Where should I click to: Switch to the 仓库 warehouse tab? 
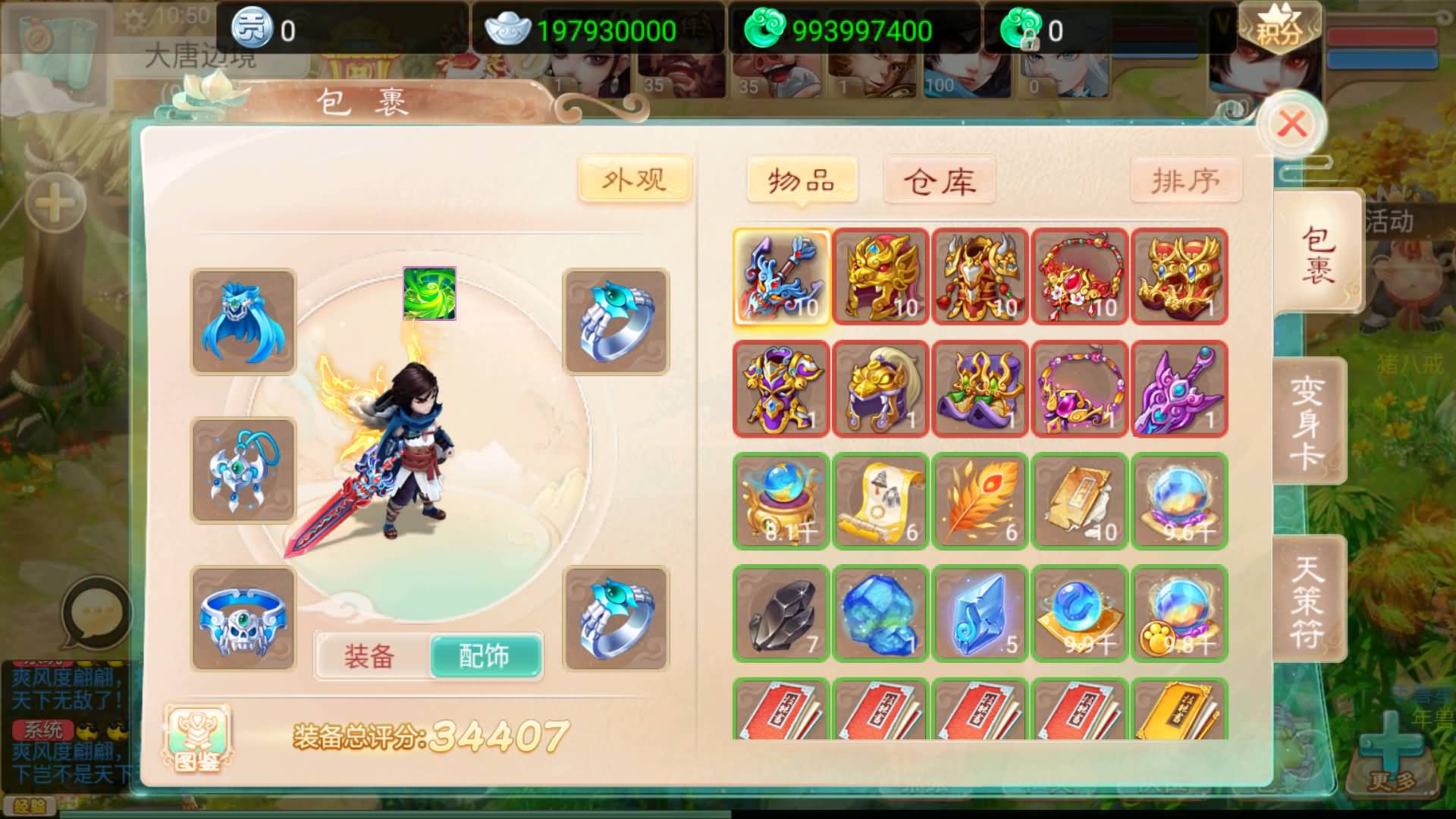938,180
